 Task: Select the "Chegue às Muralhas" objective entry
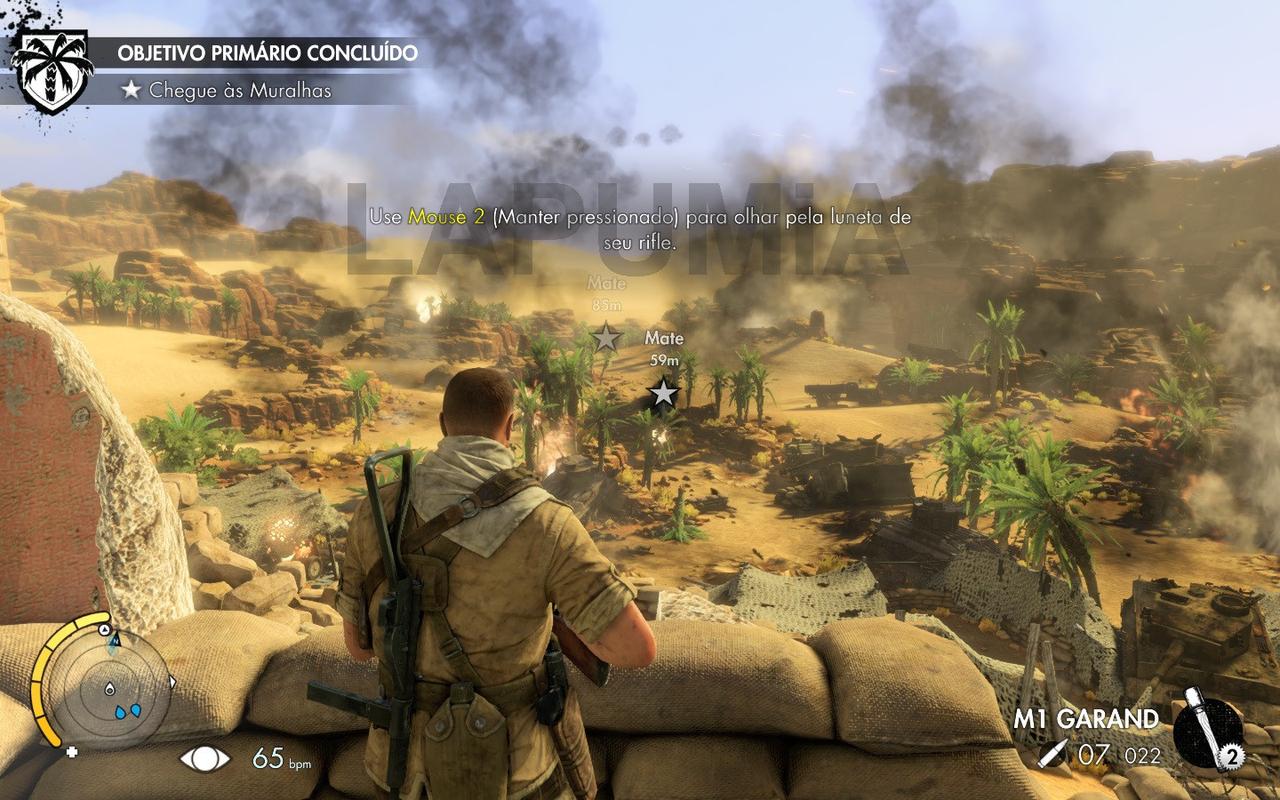click(x=240, y=90)
